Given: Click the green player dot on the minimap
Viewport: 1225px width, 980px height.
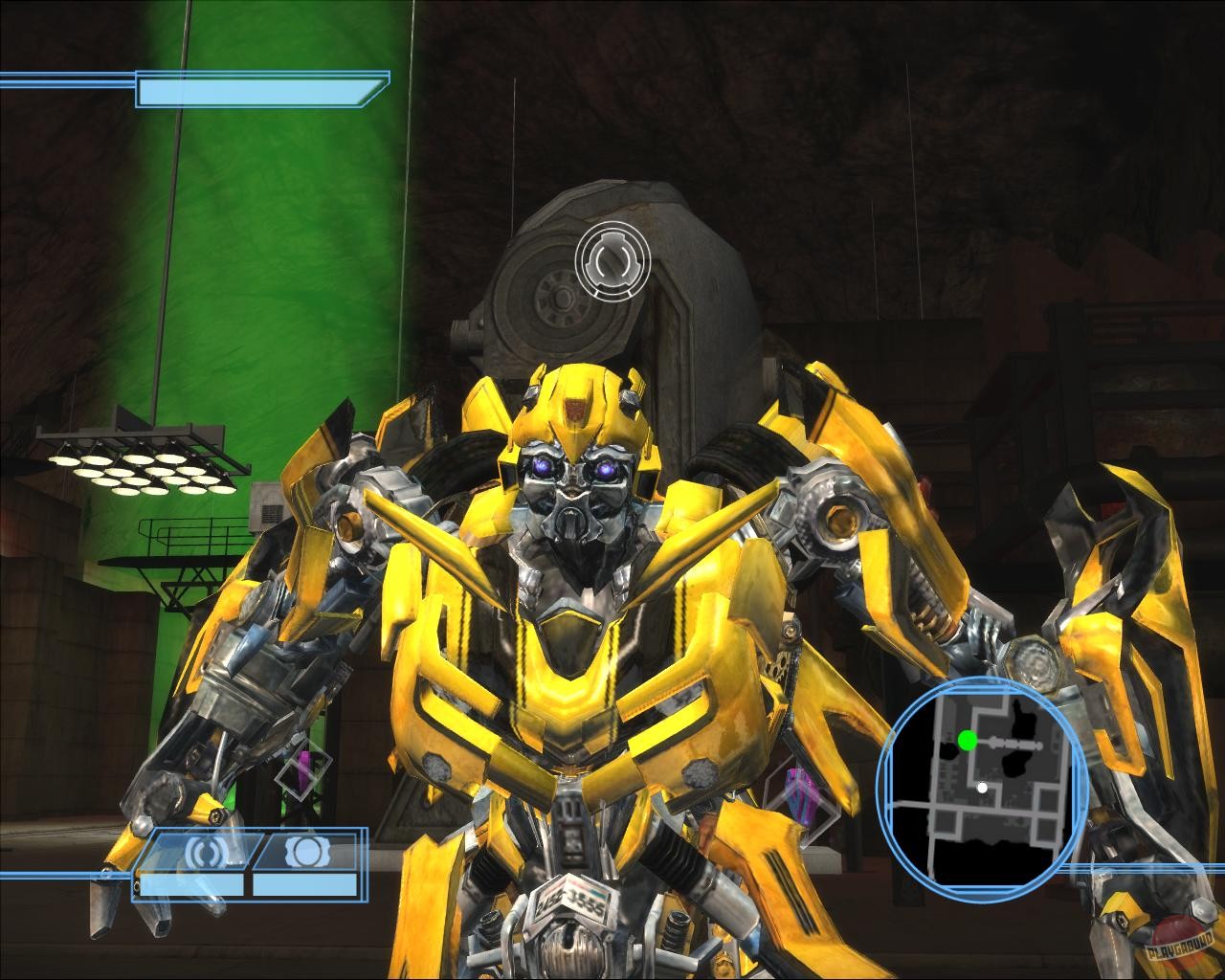Looking at the screenshot, I should [x=969, y=740].
